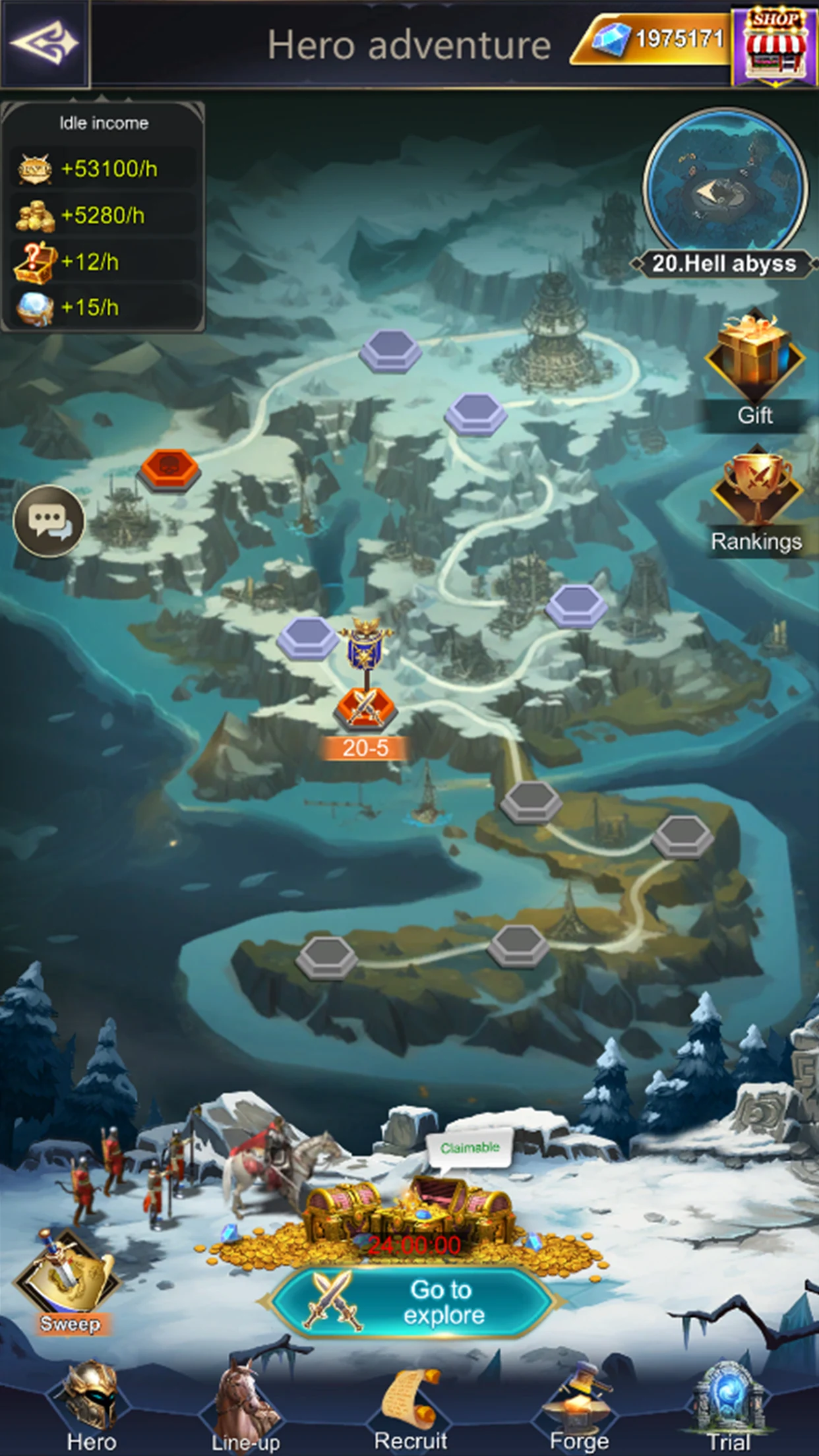Select the red skull boss stage node
This screenshot has width=819, height=1456.
click(169, 469)
